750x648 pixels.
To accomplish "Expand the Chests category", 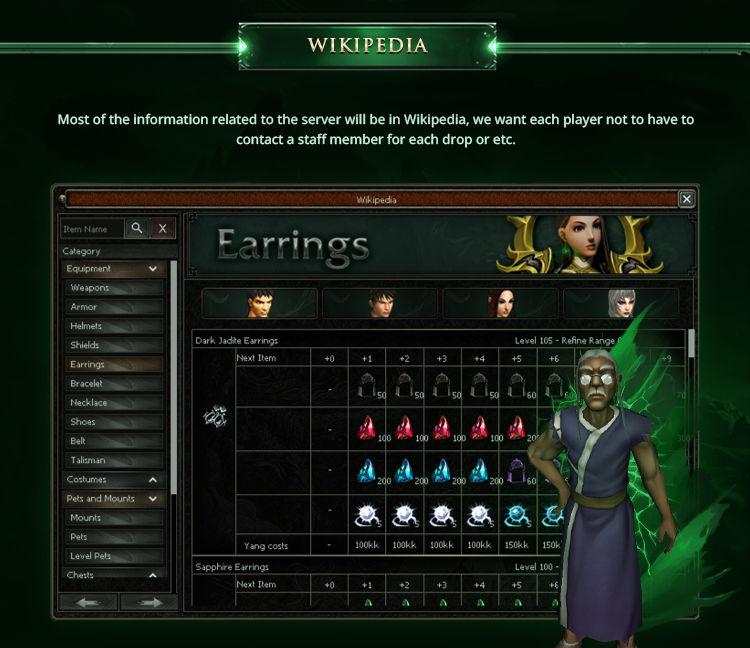I will pos(153,575).
